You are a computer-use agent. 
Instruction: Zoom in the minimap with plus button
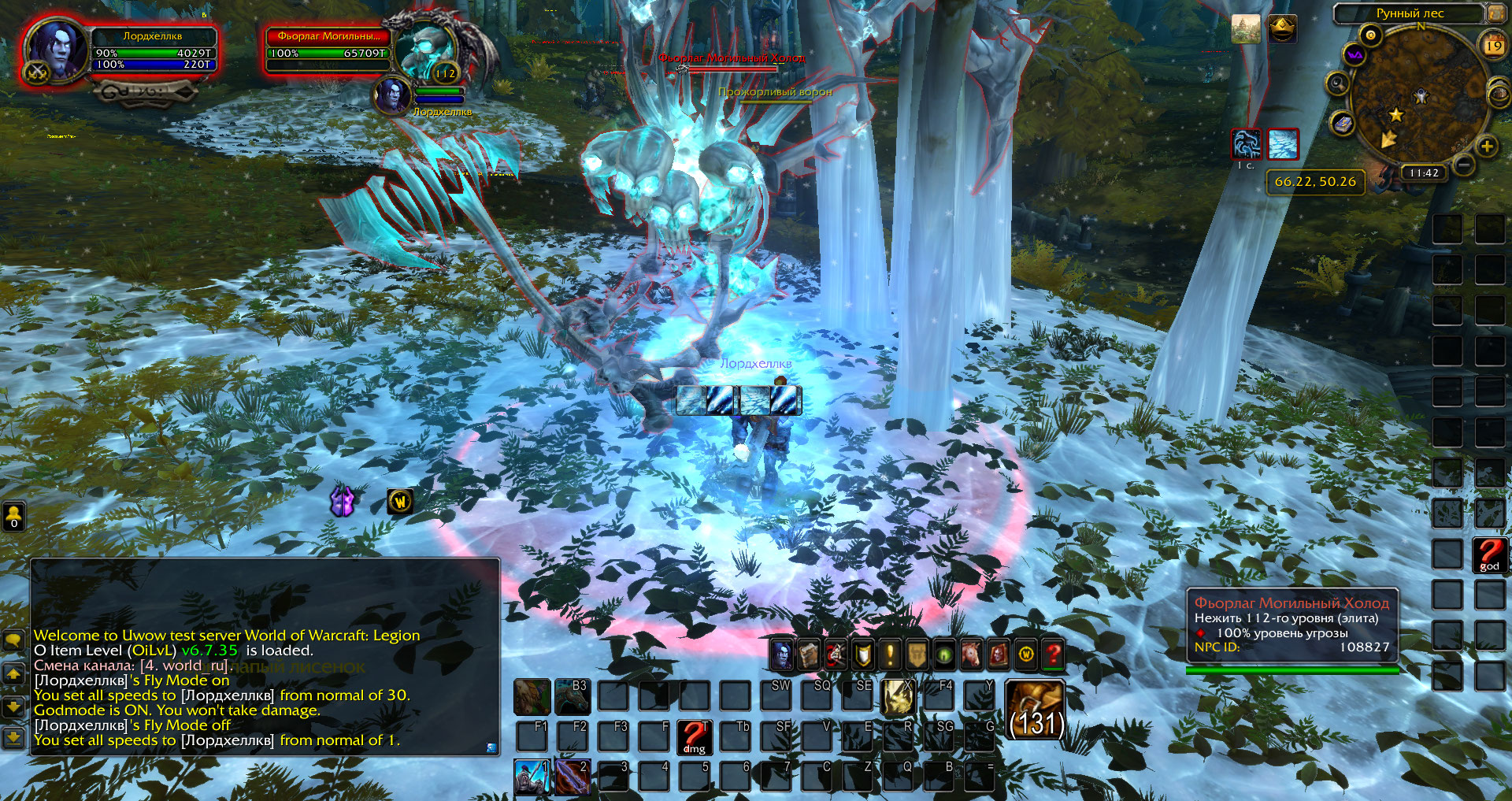pos(1487,146)
